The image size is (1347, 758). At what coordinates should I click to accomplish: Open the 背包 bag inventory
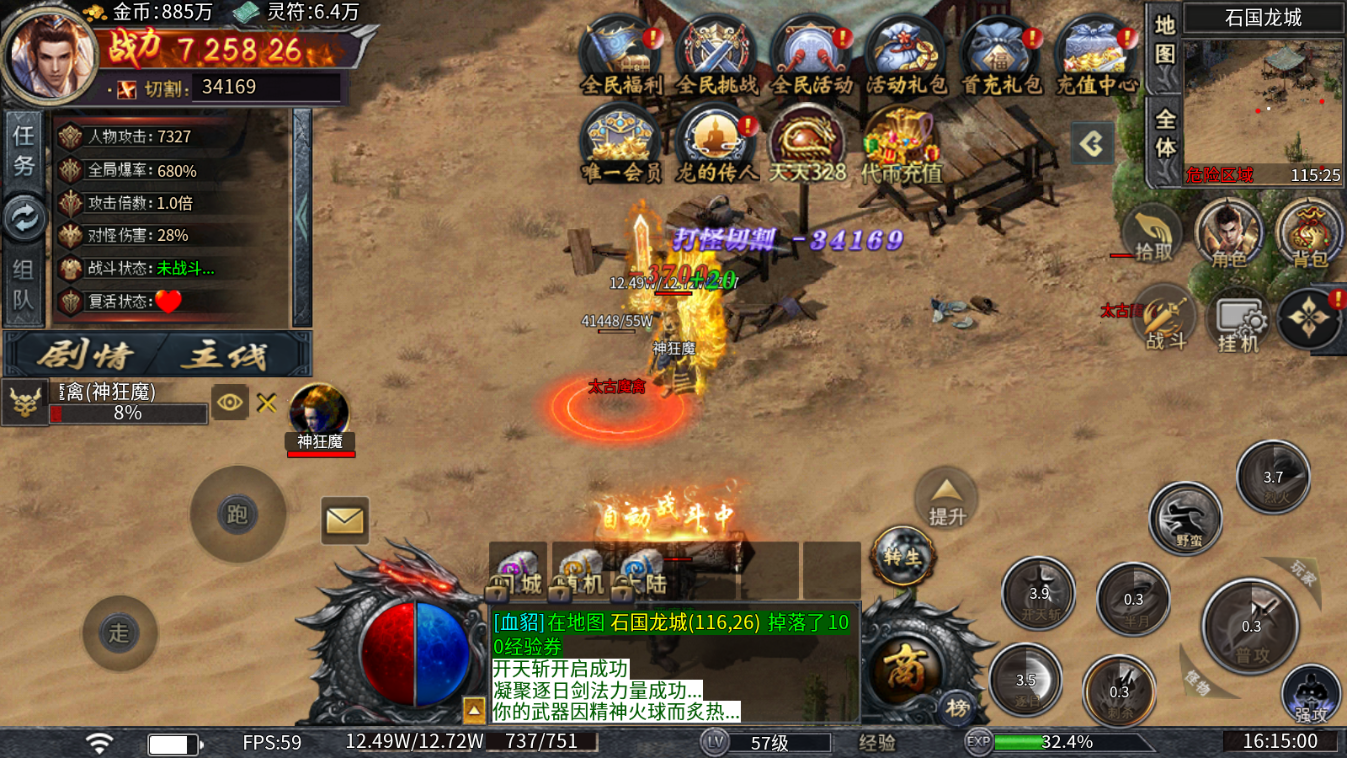coord(1309,232)
